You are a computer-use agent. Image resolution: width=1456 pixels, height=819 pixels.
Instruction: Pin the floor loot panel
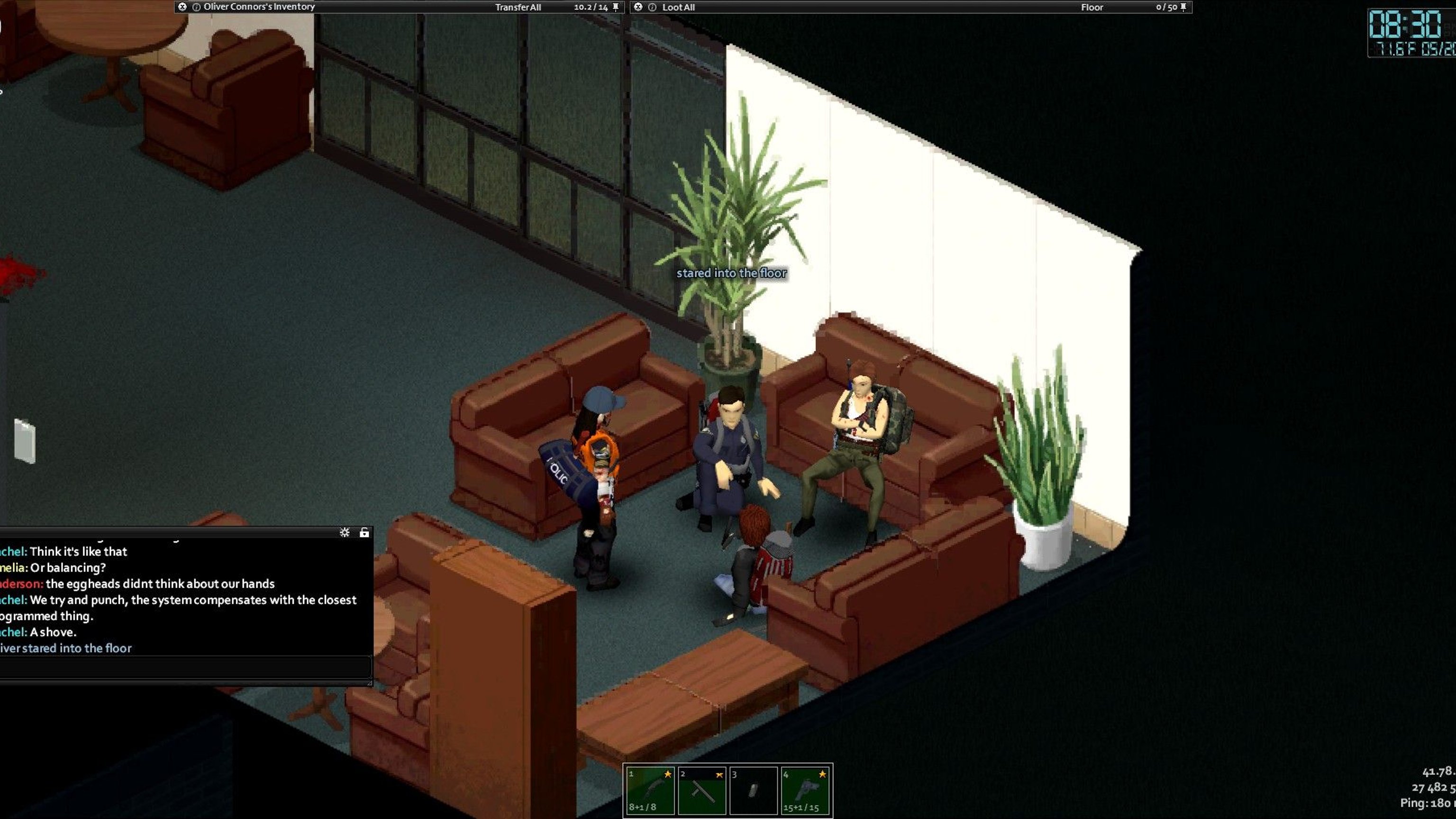[x=1183, y=7]
